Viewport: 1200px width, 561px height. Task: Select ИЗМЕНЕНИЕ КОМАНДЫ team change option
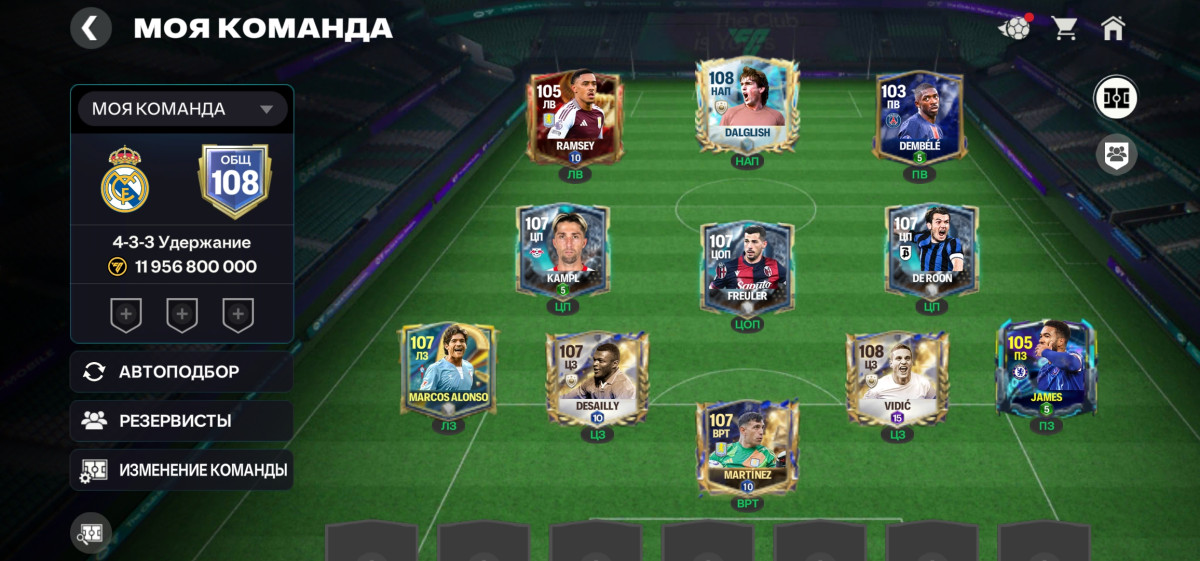(x=181, y=470)
